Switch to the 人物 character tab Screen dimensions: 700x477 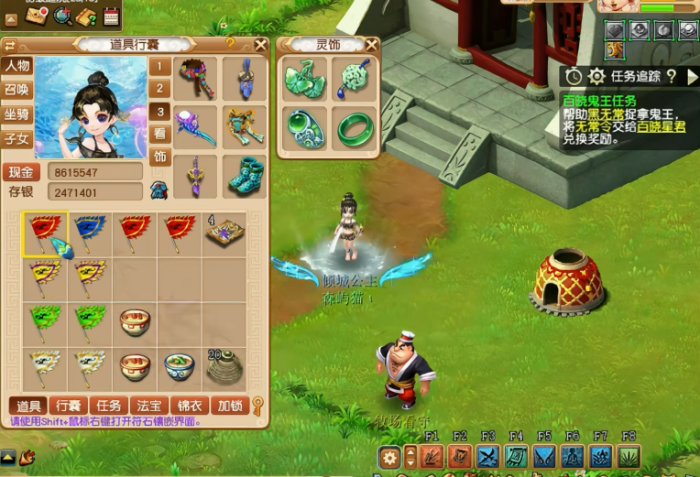pos(17,66)
